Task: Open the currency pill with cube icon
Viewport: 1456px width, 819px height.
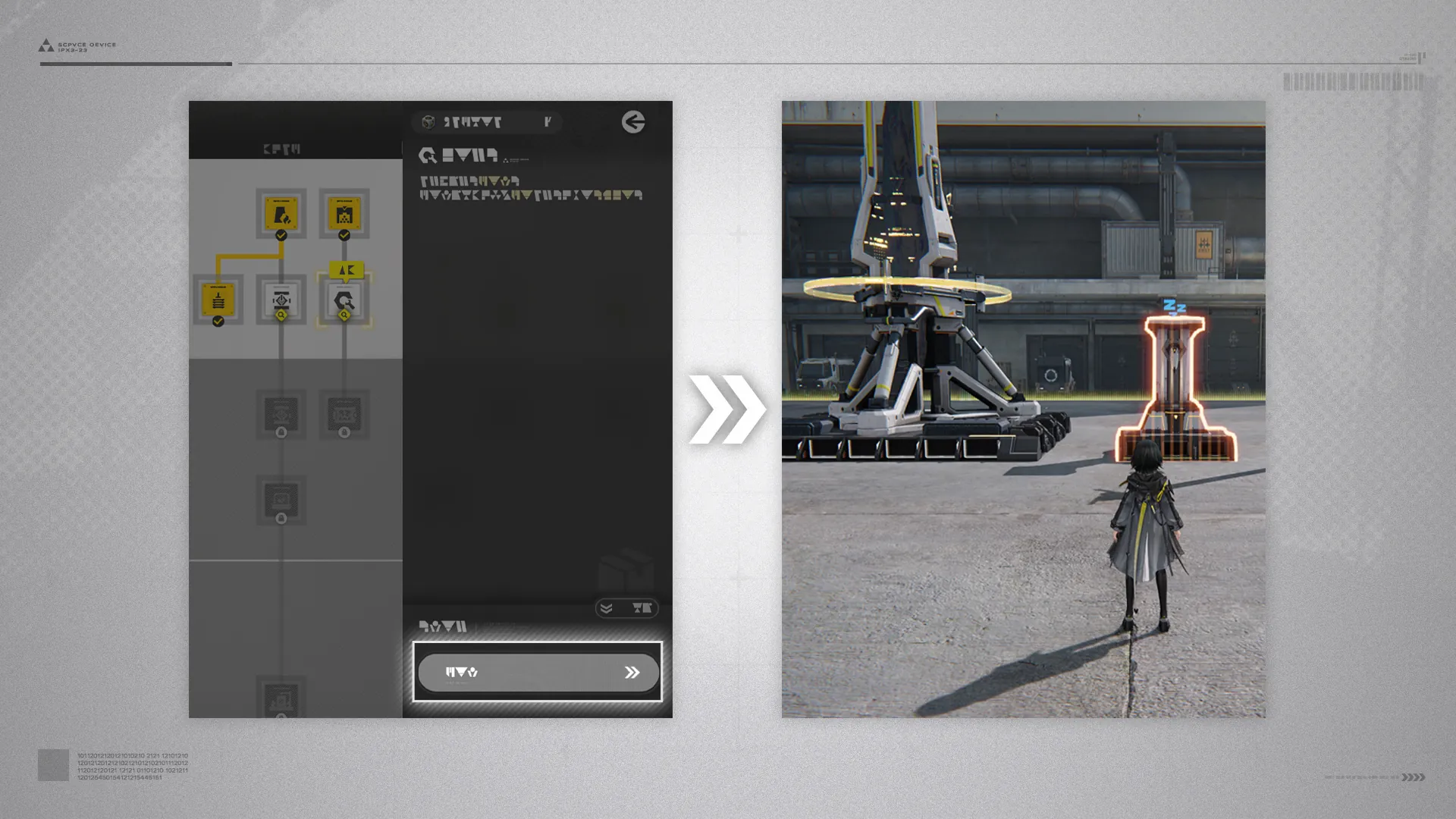Action: [x=486, y=122]
